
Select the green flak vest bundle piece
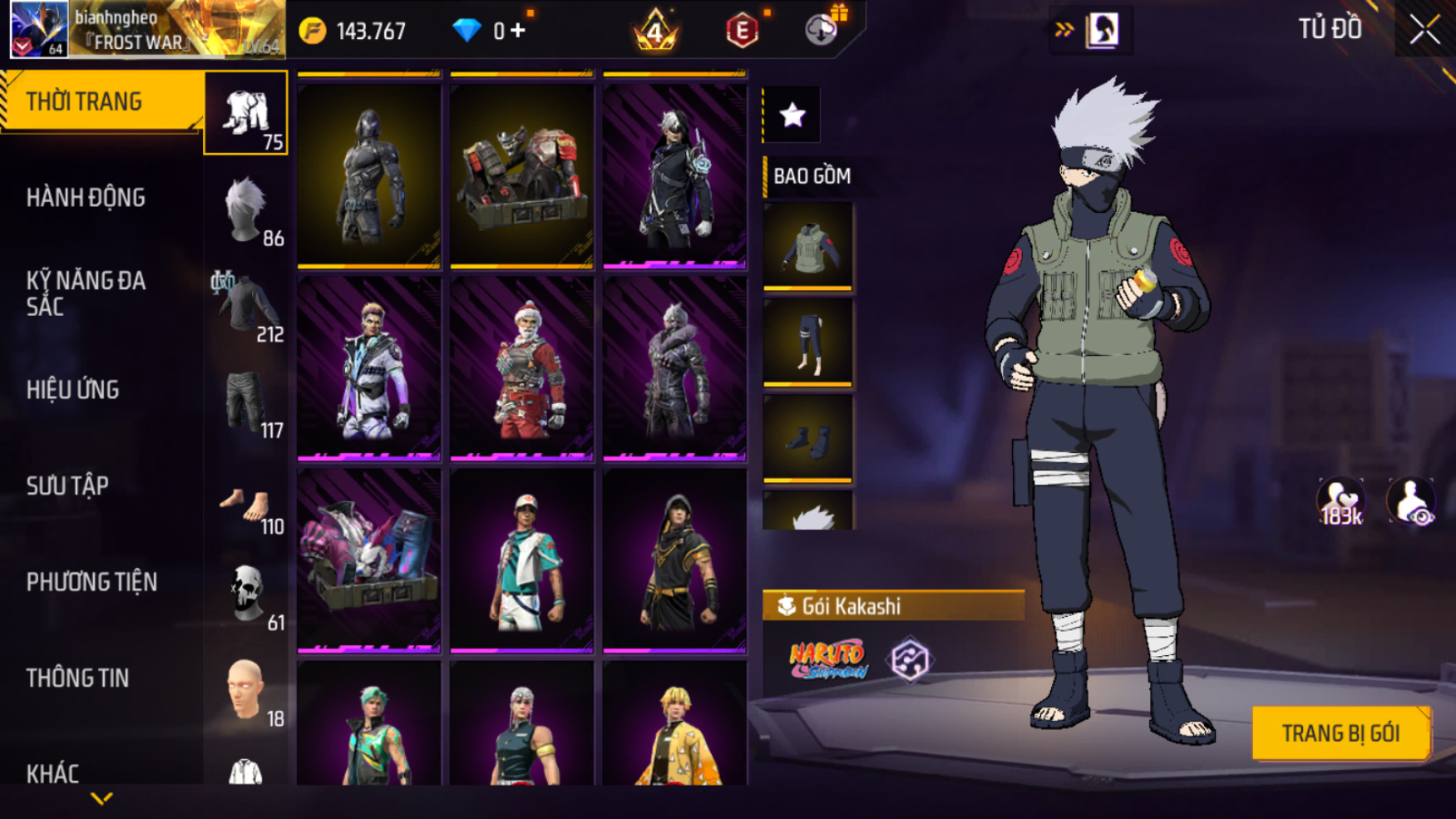[x=807, y=246]
